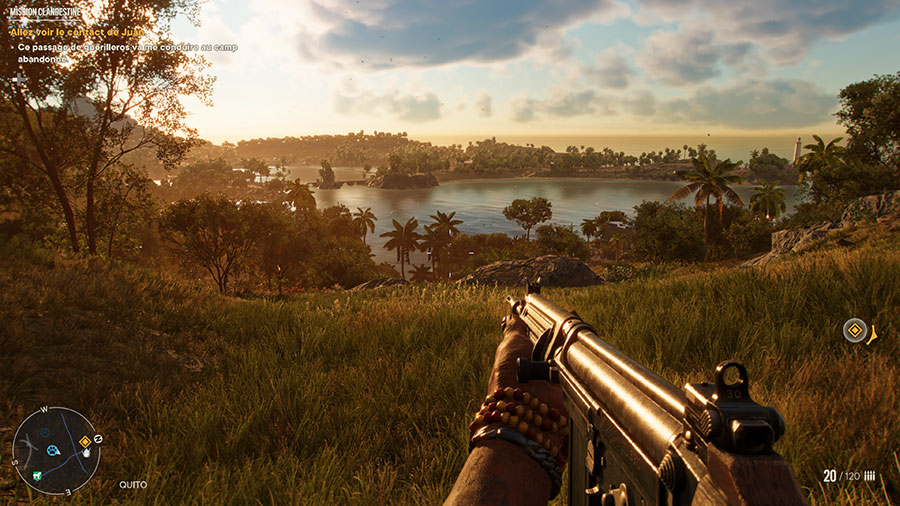Select the blue paw print minimap marker
Viewport: 900px width, 506px height.
click(53, 450)
